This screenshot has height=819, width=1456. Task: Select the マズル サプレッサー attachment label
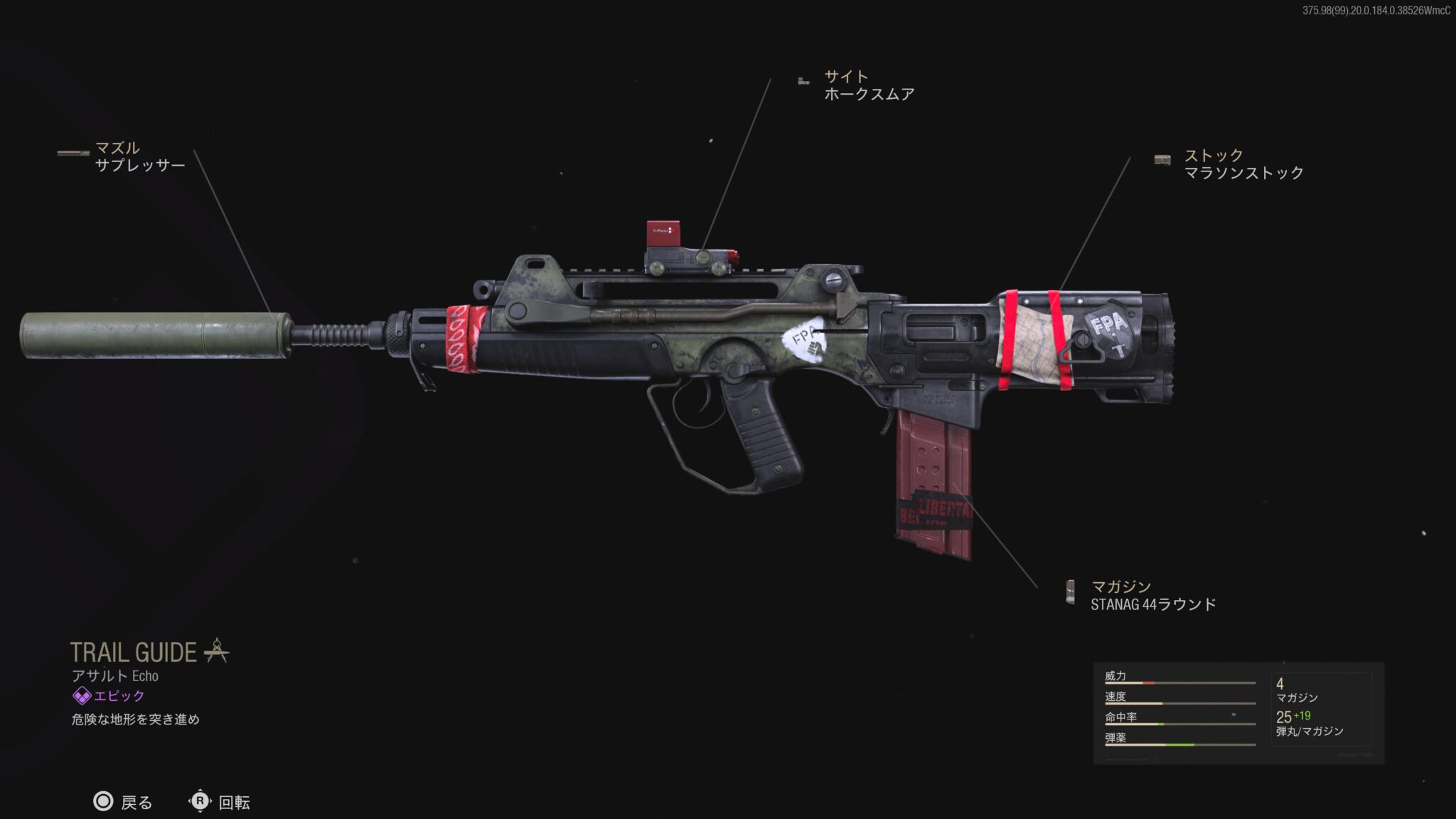(139, 157)
